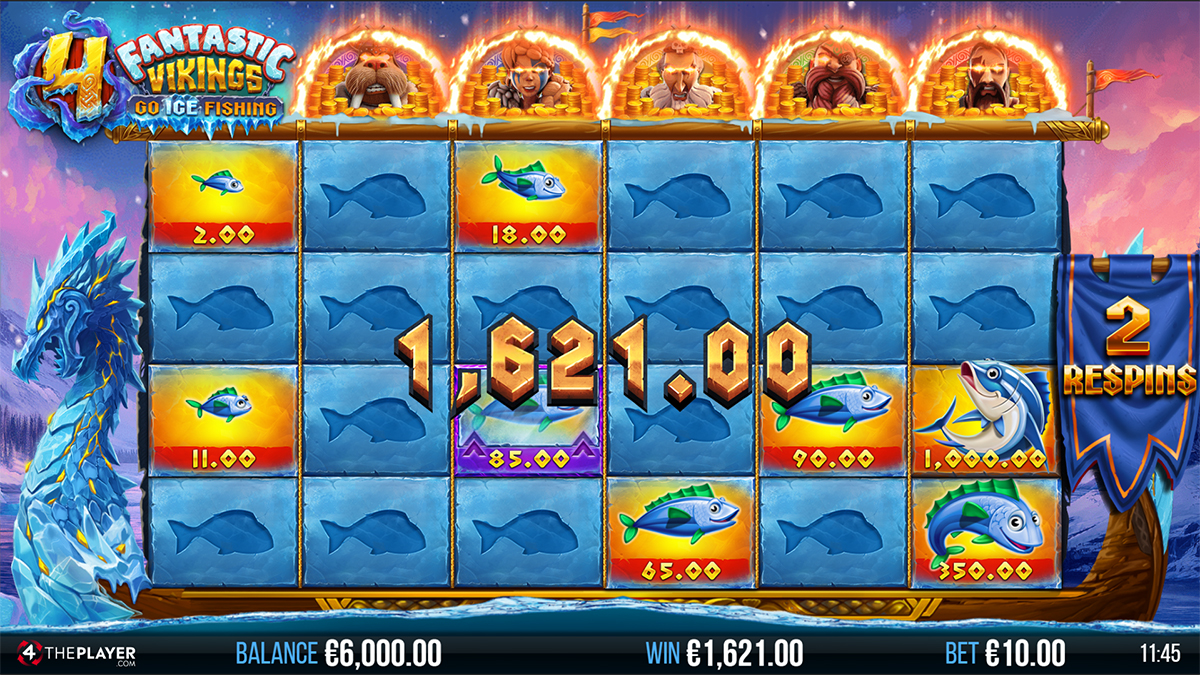Select the 350.00 fish prize tile
This screenshot has height=675, width=1200.
coord(984,532)
